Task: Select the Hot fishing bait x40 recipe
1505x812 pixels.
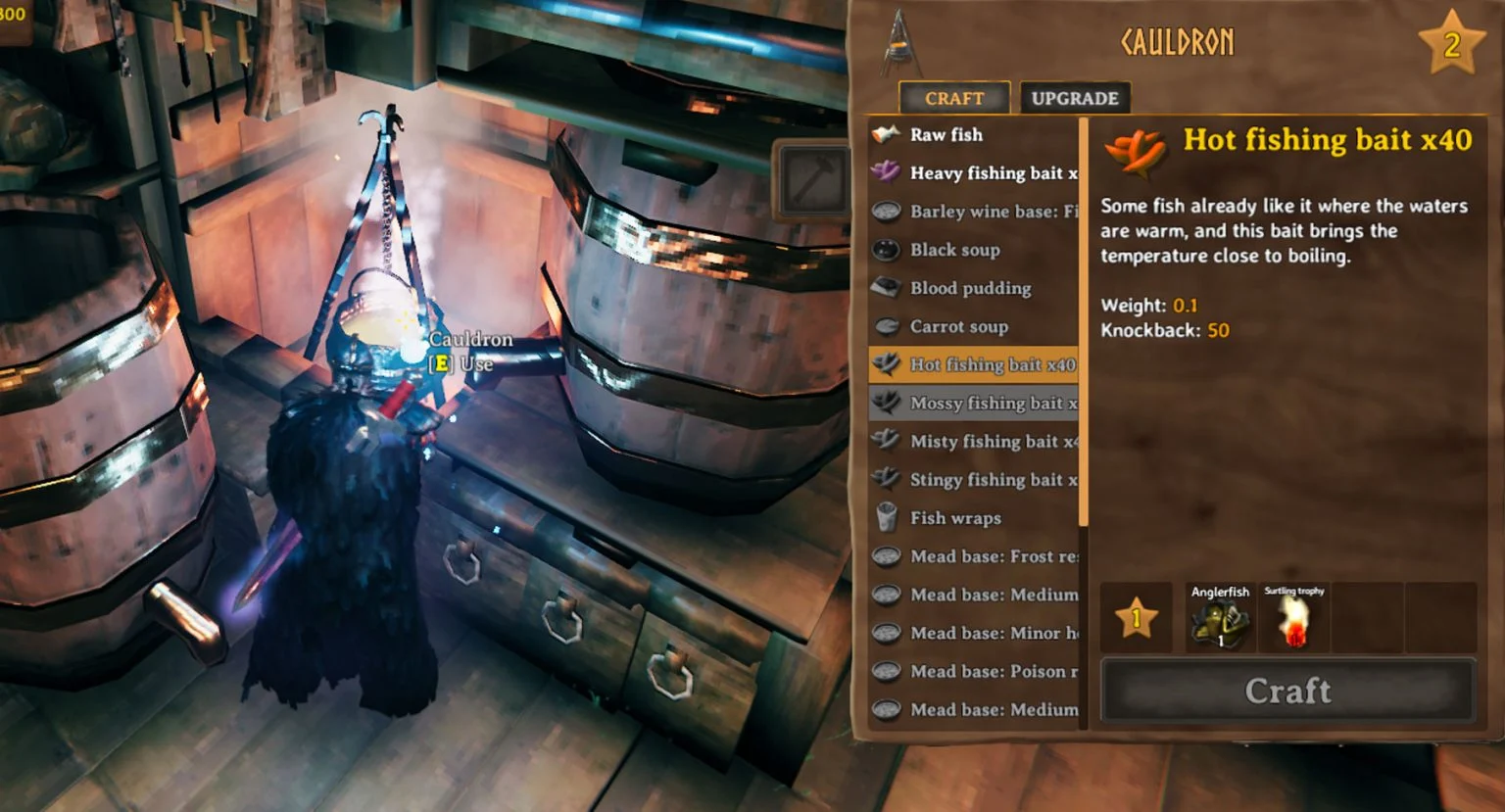Action: [973, 364]
